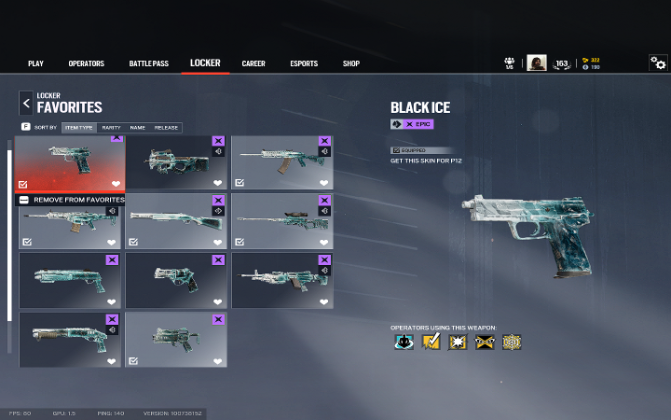Open the Play menu
This screenshot has height=420, width=671.
pyautogui.click(x=36, y=64)
